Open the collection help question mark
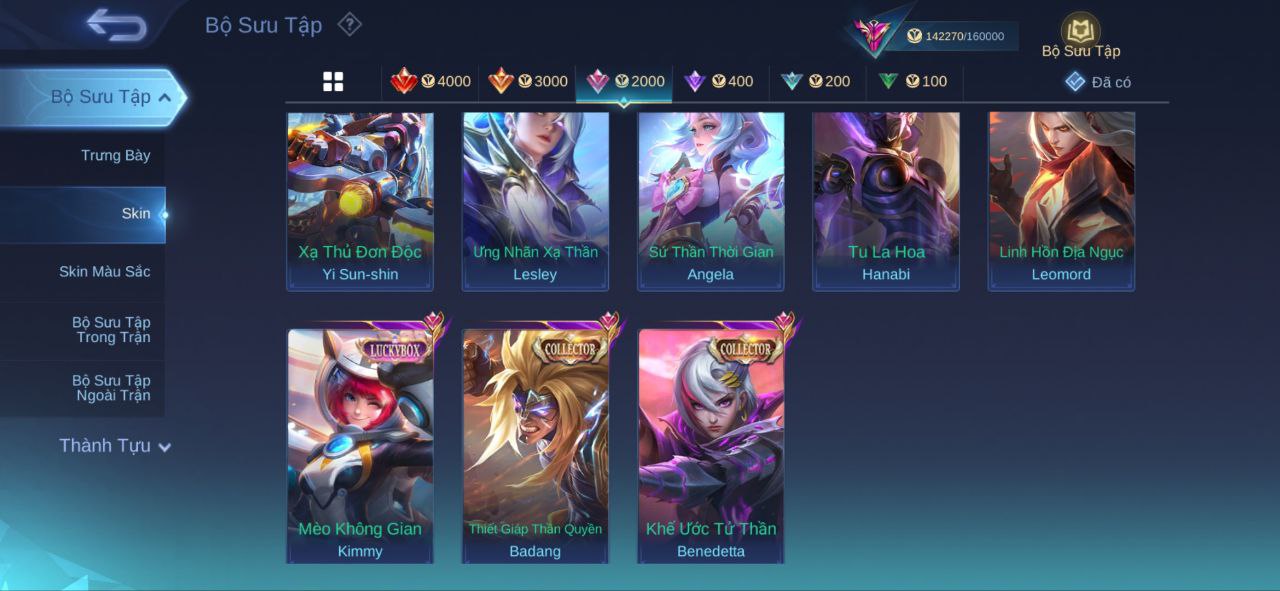The image size is (1280, 591). (349, 24)
